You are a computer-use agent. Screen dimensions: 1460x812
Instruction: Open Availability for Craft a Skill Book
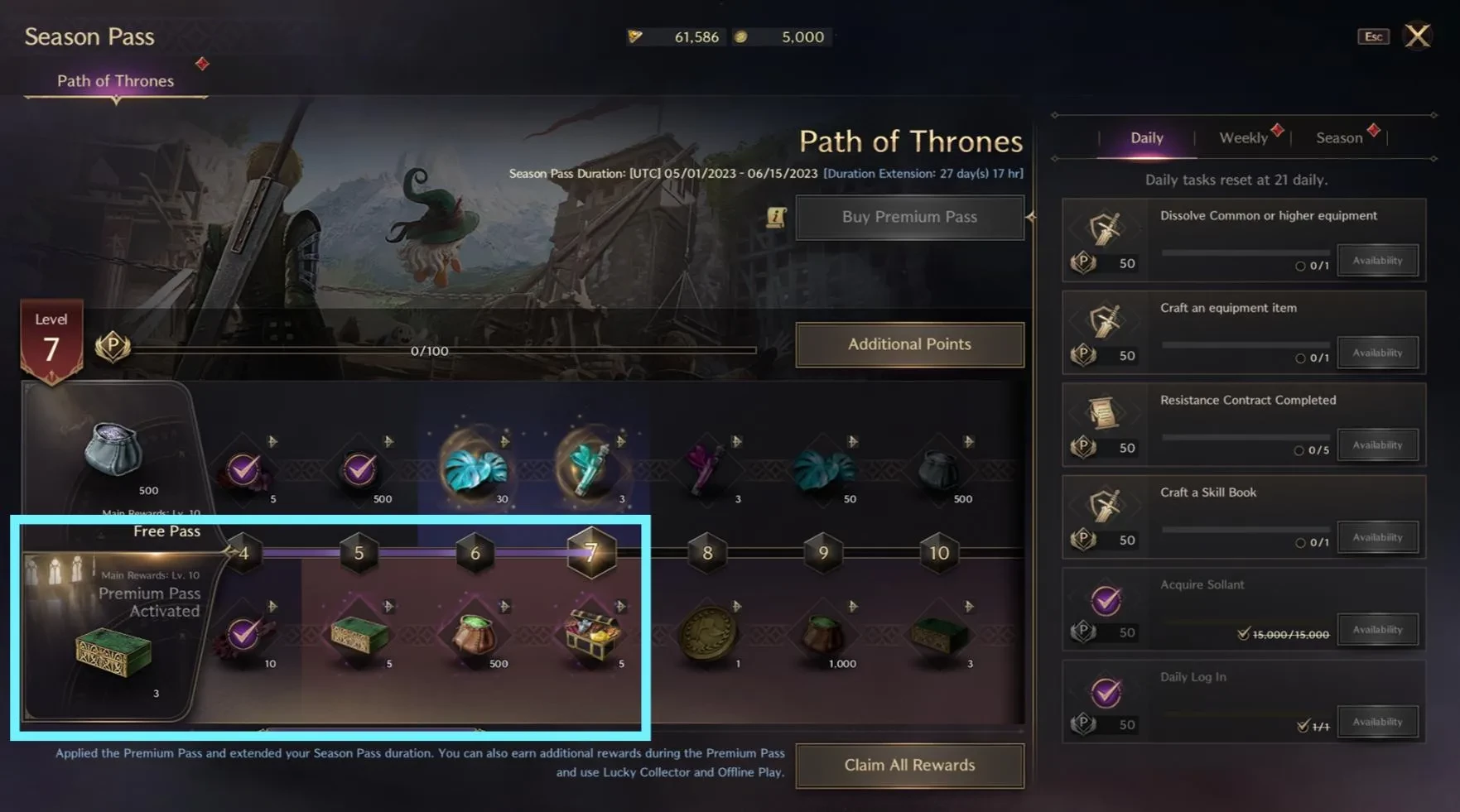(x=1377, y=537)
